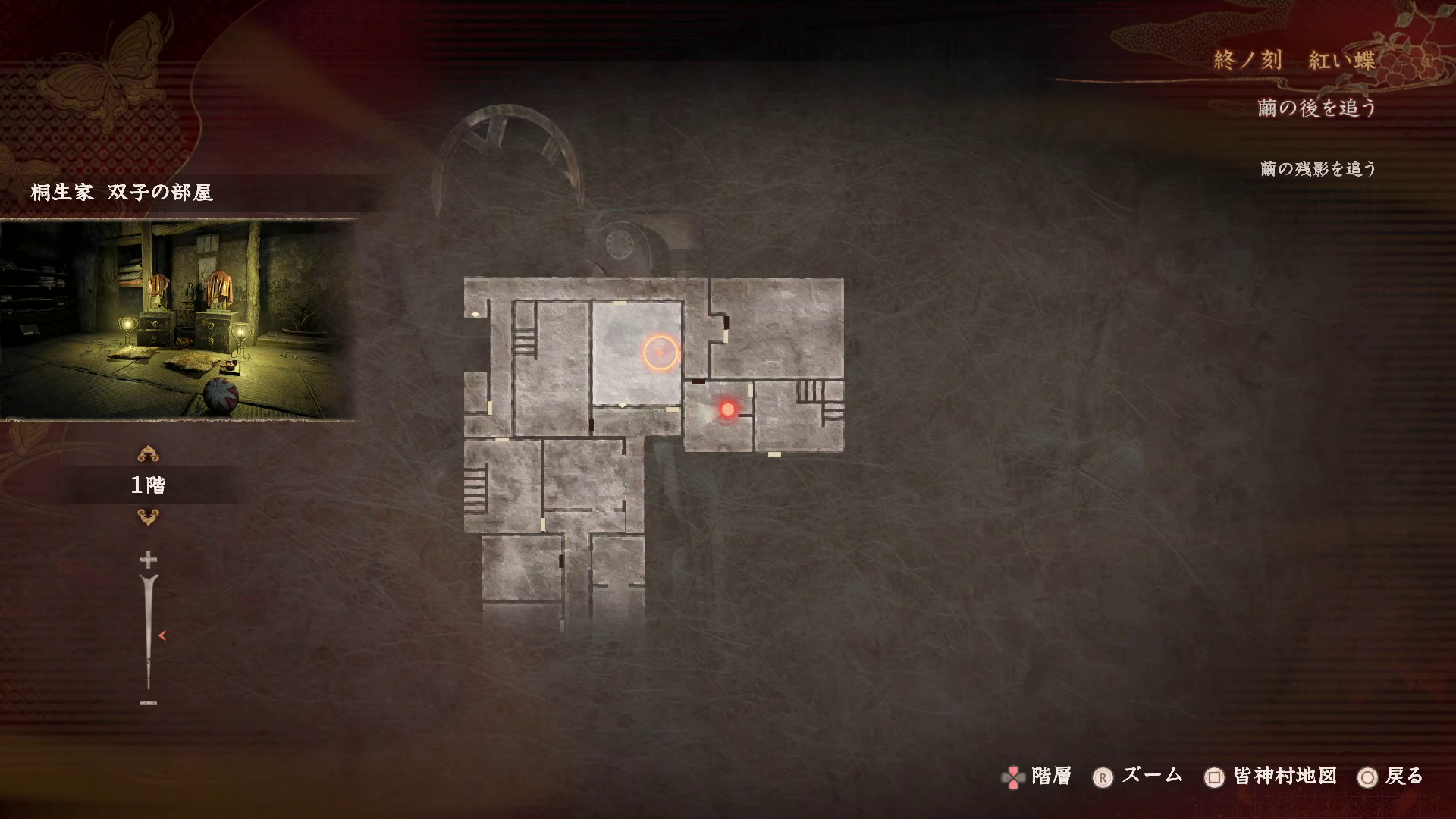Viewport: 1456px width, 819px height.
Task: Go down one floor with the lower arrow
Action: (x=148, y=517)
